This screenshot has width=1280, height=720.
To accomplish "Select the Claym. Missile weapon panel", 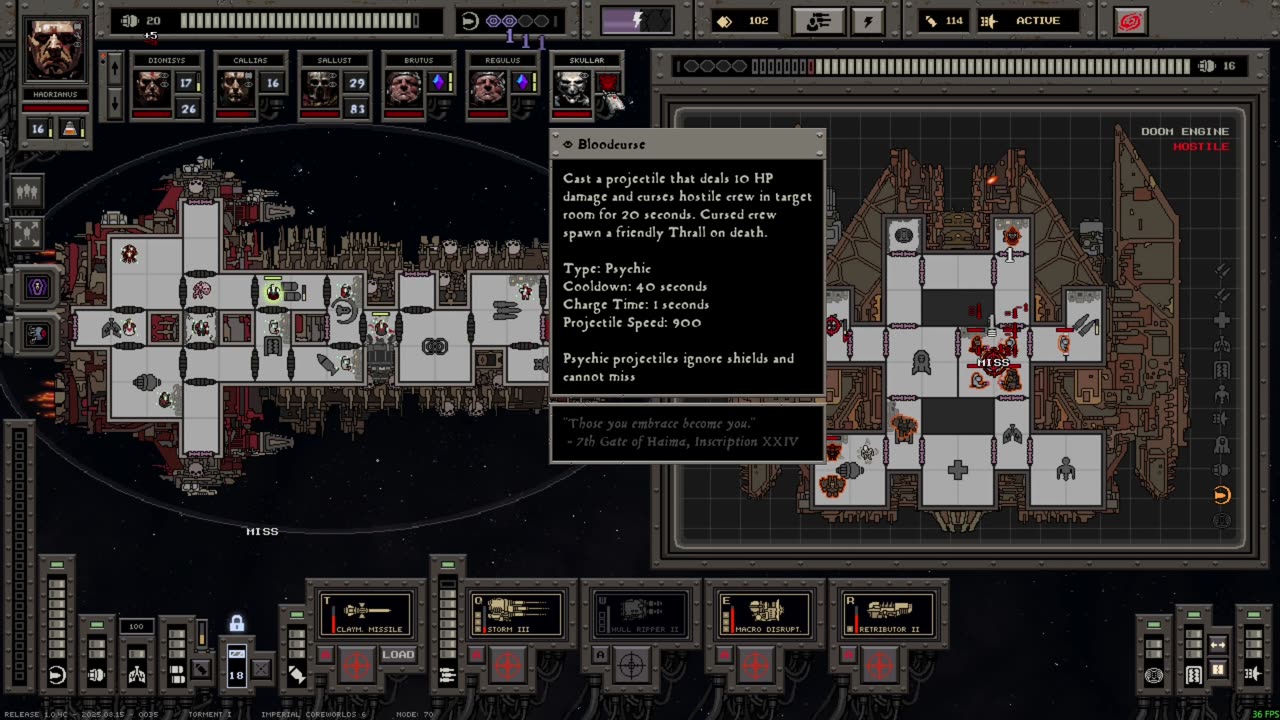I will (x=366, y=614).
